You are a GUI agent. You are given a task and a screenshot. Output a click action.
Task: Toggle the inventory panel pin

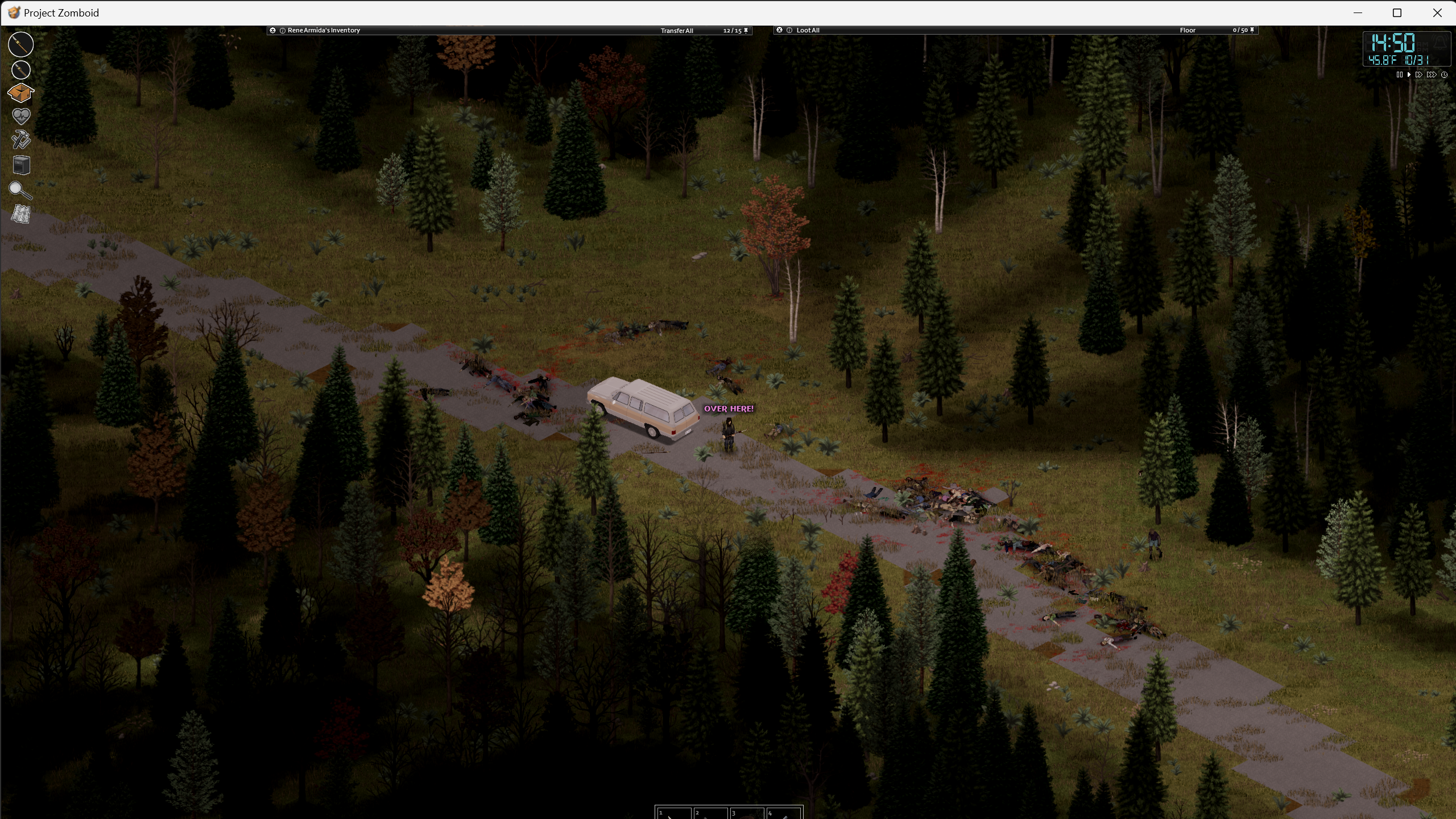746,31
